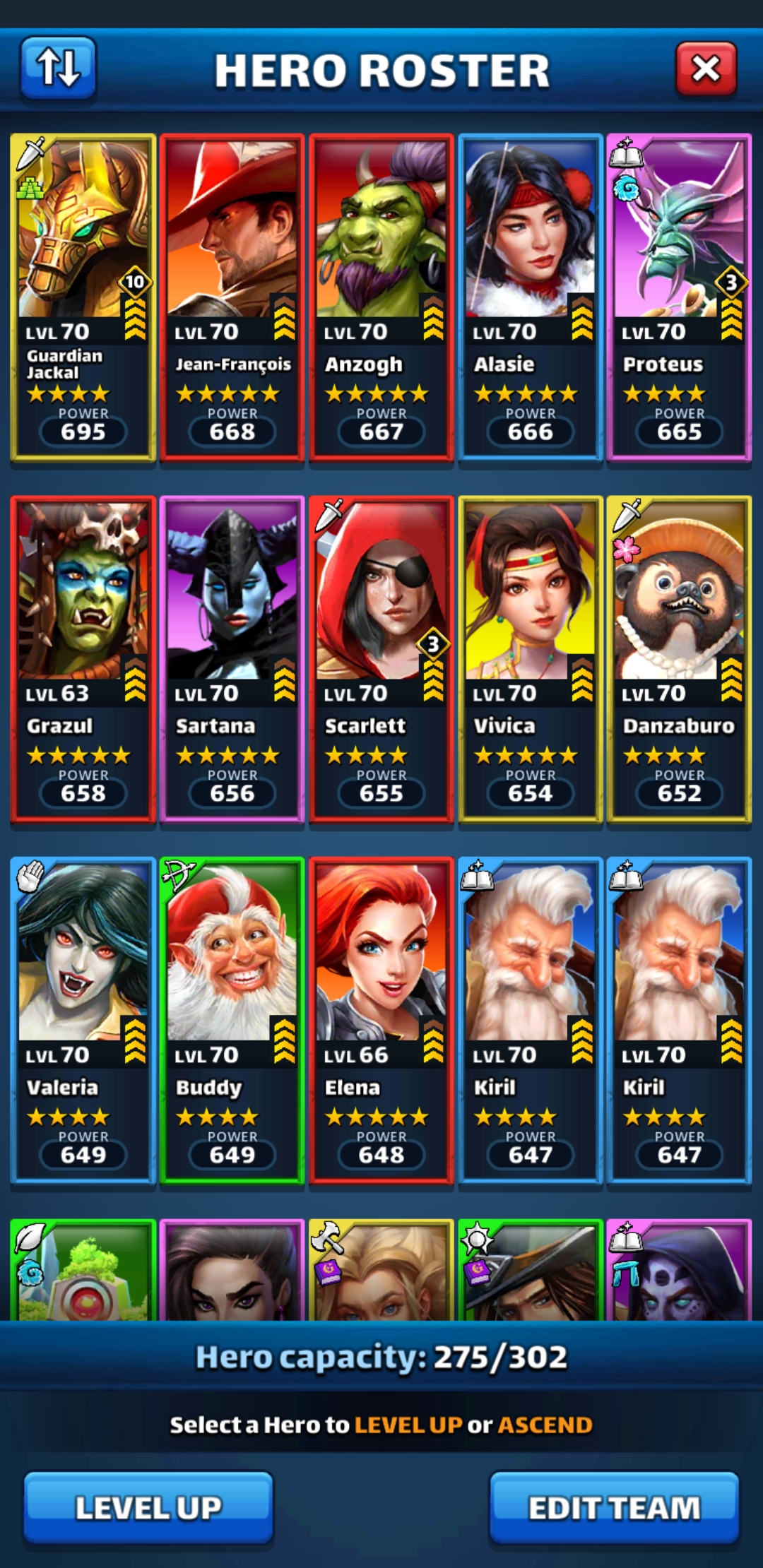Select the Guardian Jackal hero card
Screen dimensions: 763x1568
(x=83, y=297)
